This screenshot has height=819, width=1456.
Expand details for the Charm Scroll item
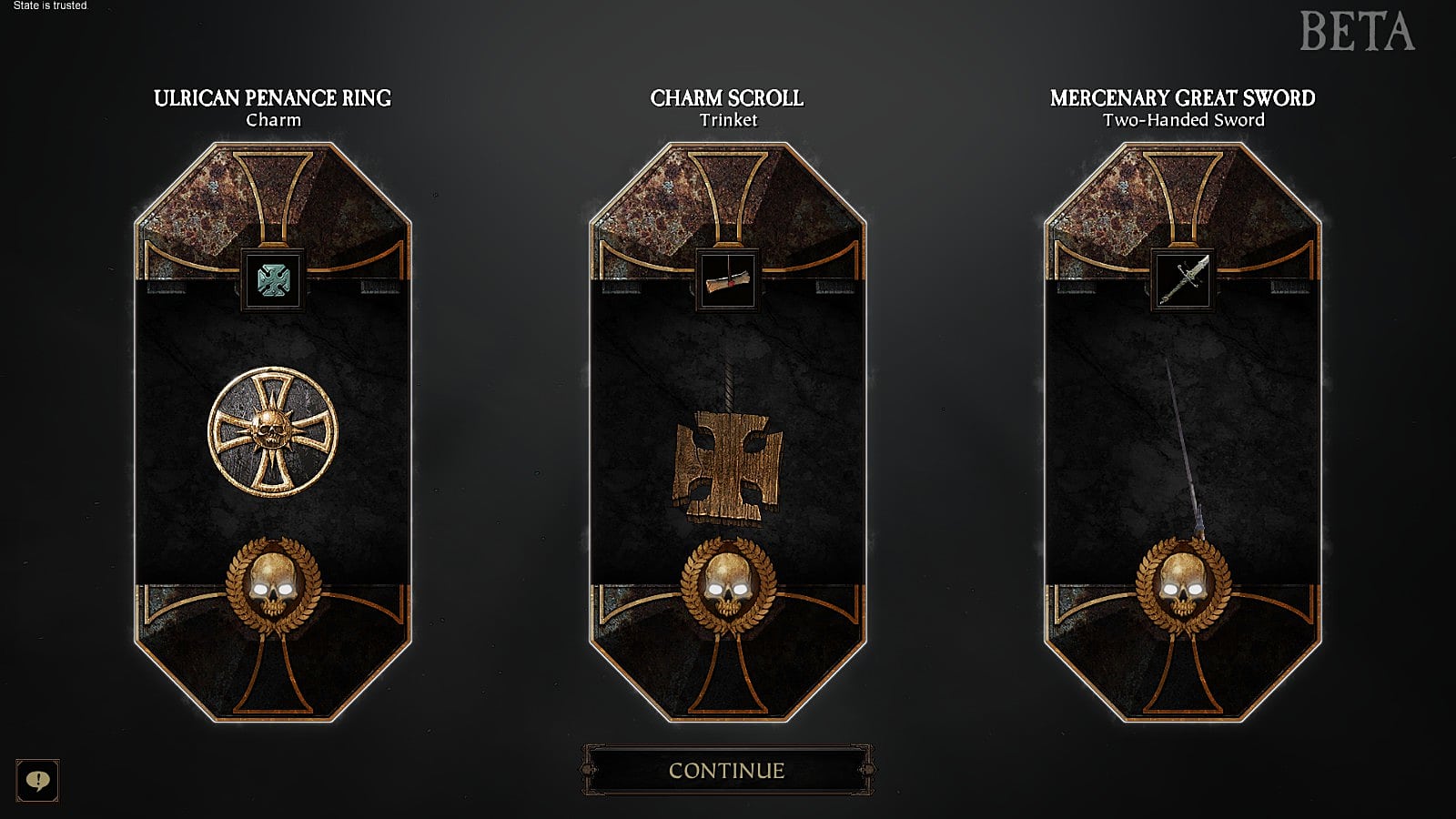click(x=726, y=280)
